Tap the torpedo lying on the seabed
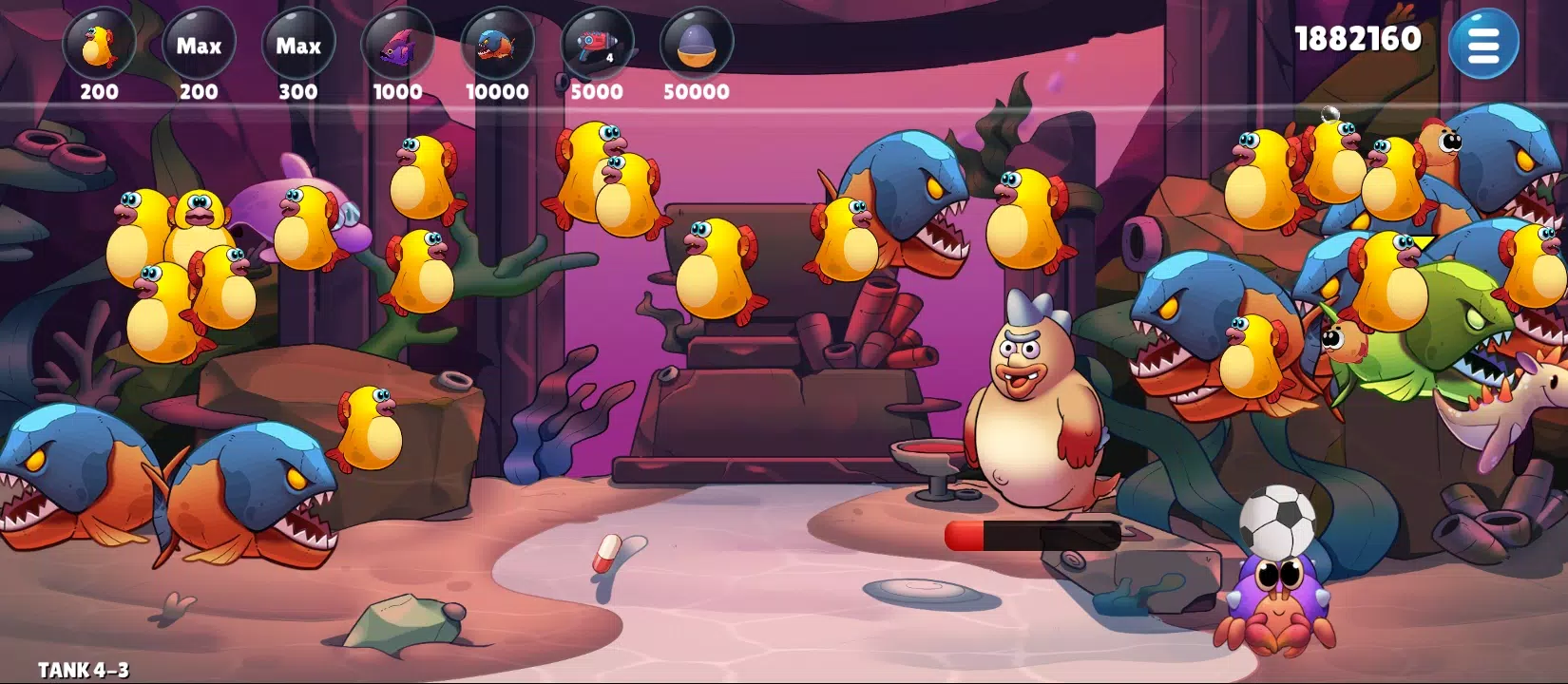The image size is (1568, 684). (1036, 537)
